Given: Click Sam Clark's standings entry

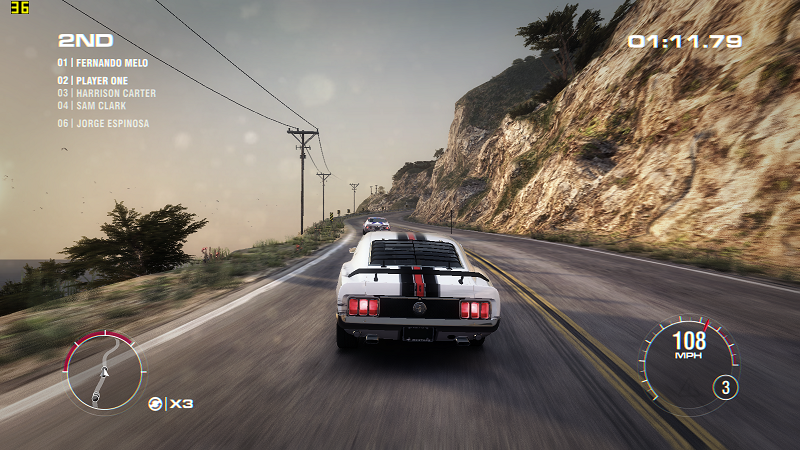Looking at the screenshot, I should [x=91, y=105].
